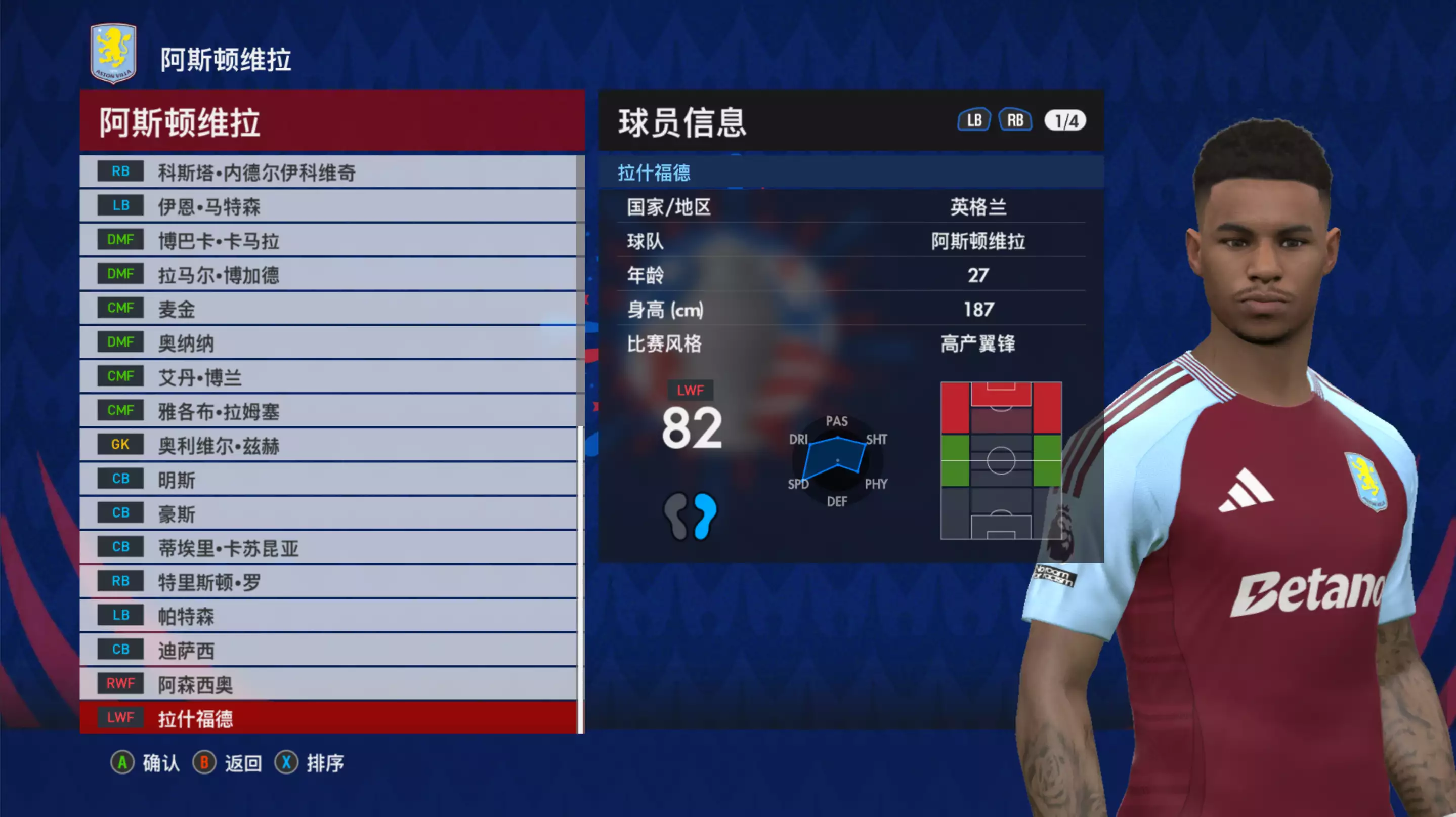Select DMF 博巴卡•卡马拉 row

pyautogui.click(x=328, y=240)
